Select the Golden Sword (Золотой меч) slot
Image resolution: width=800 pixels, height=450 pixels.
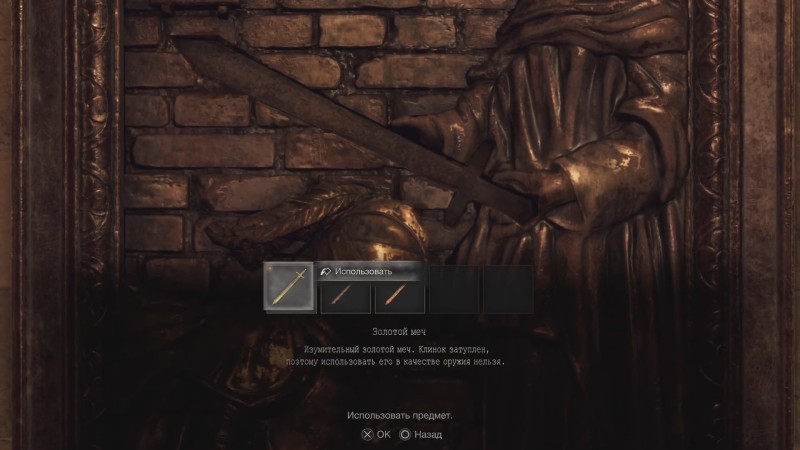[288, 286]
